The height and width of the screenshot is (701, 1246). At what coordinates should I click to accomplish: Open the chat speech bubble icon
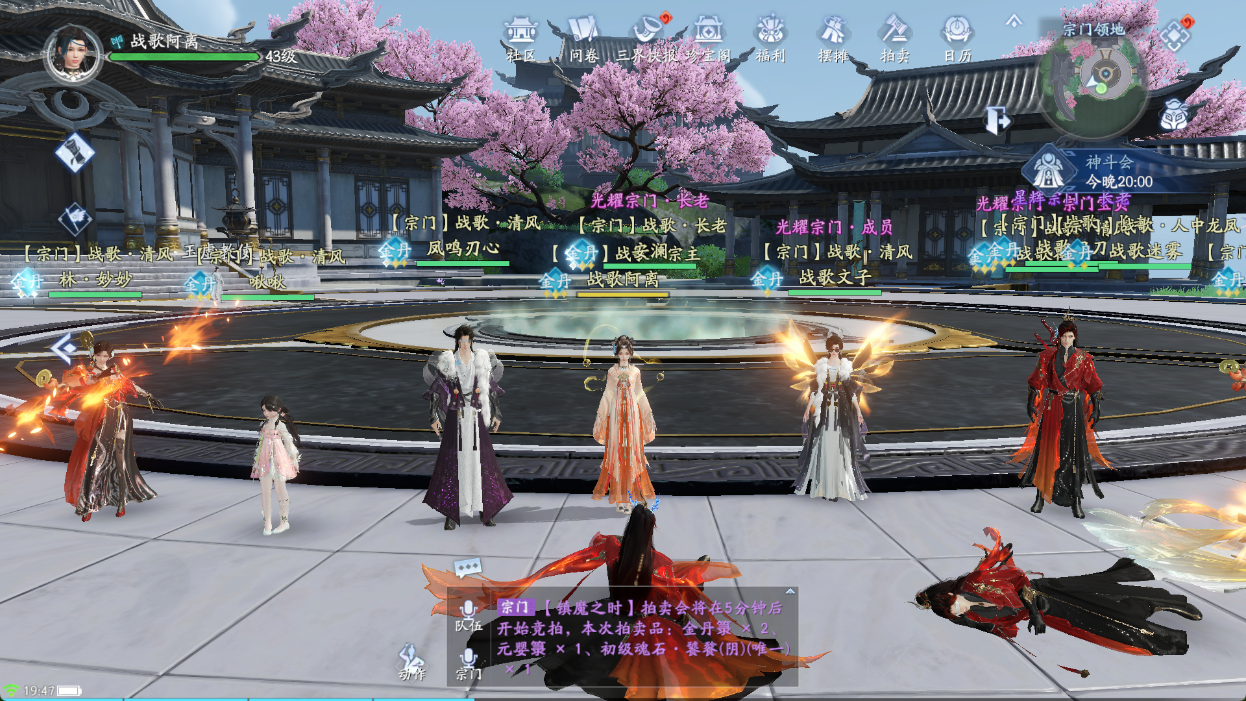467,568
